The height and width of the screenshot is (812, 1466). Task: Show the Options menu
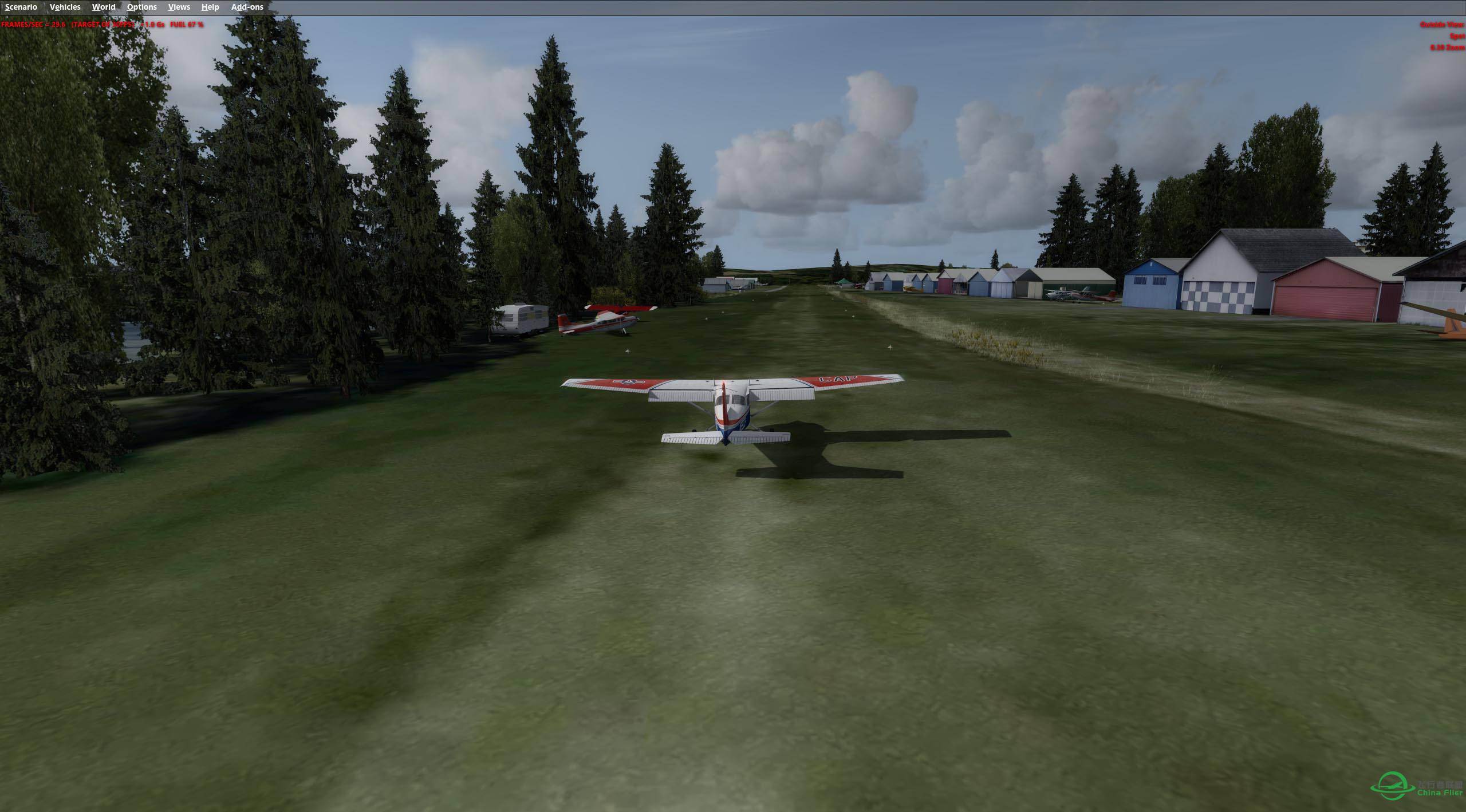click(141, 7)
